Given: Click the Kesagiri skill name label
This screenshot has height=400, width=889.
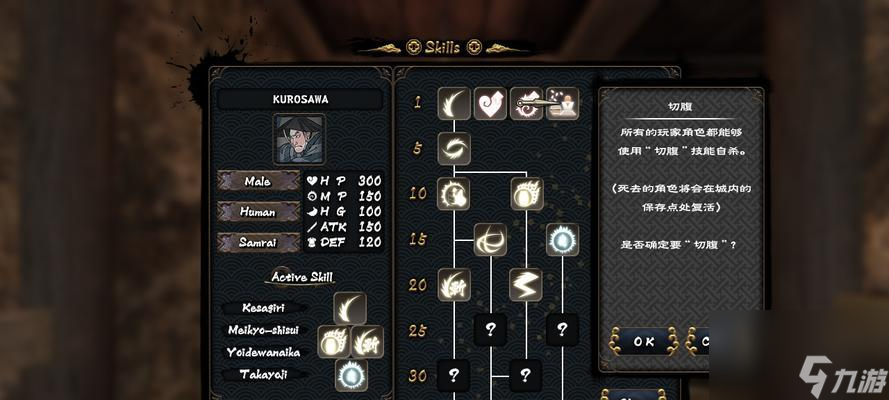Looking at the screenshot, I should (x=255, y=309).
